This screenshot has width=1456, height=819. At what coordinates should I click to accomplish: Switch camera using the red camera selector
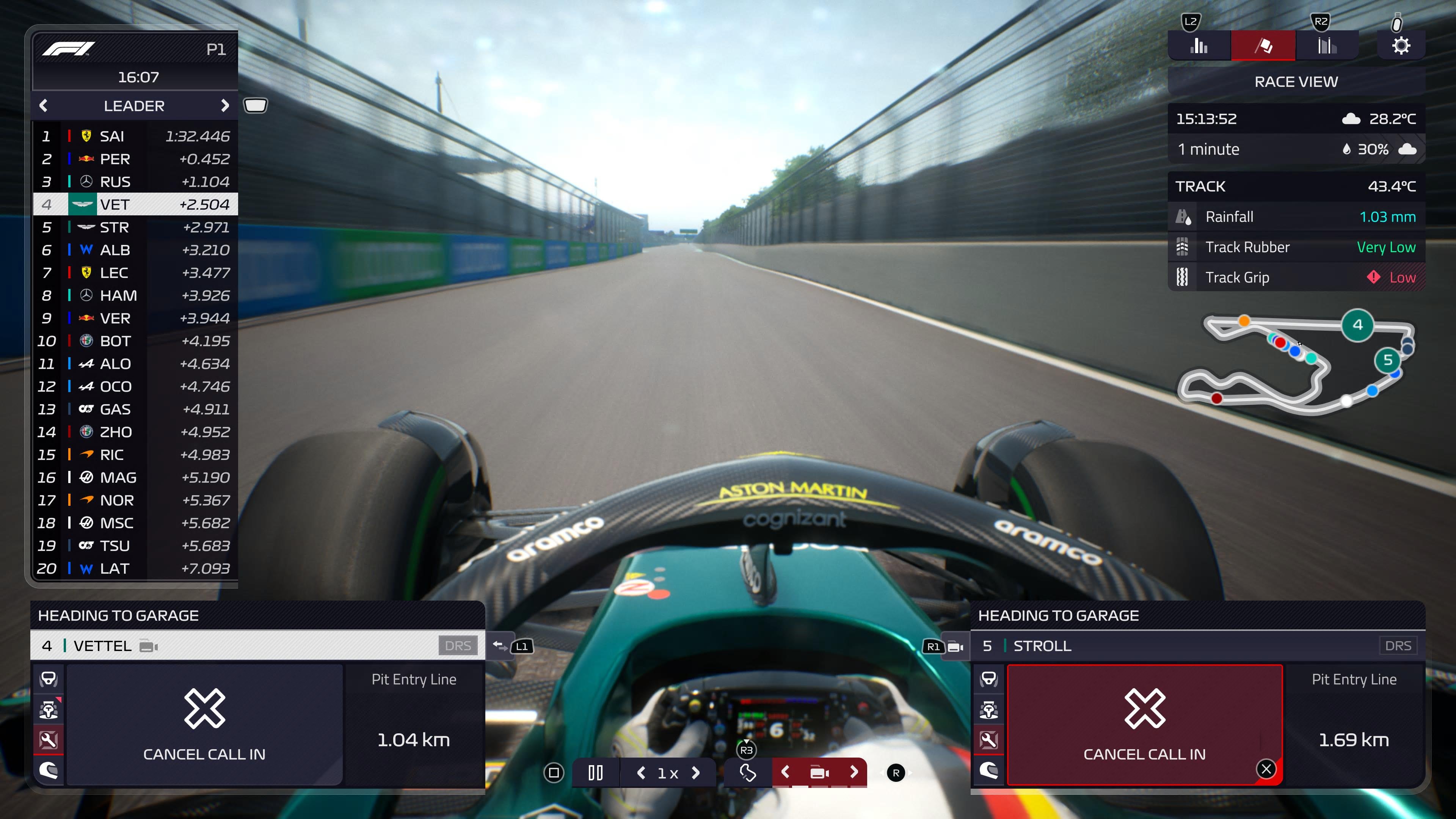point(819,773)
